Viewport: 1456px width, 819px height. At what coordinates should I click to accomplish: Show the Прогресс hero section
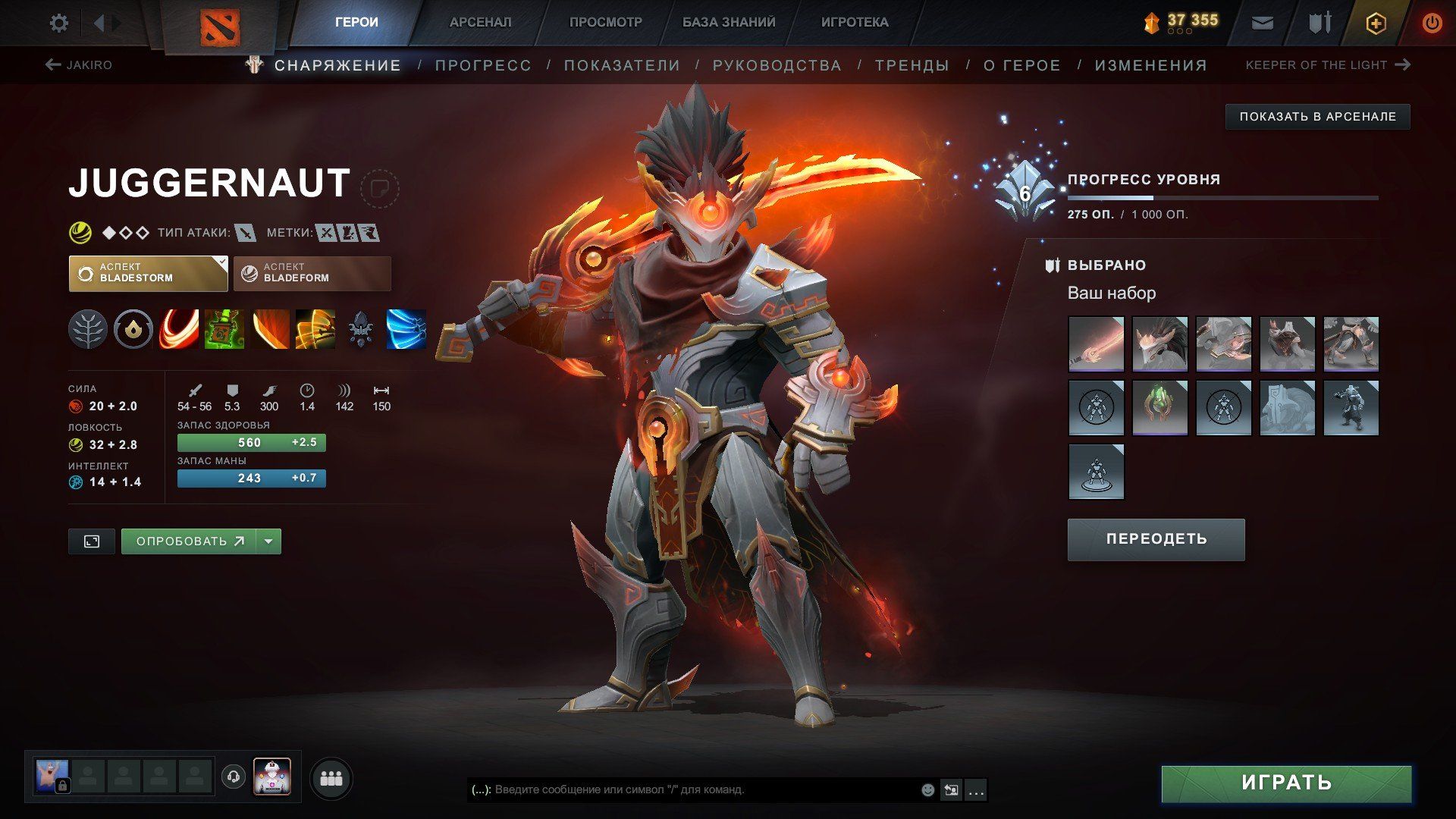pos(483,65)
